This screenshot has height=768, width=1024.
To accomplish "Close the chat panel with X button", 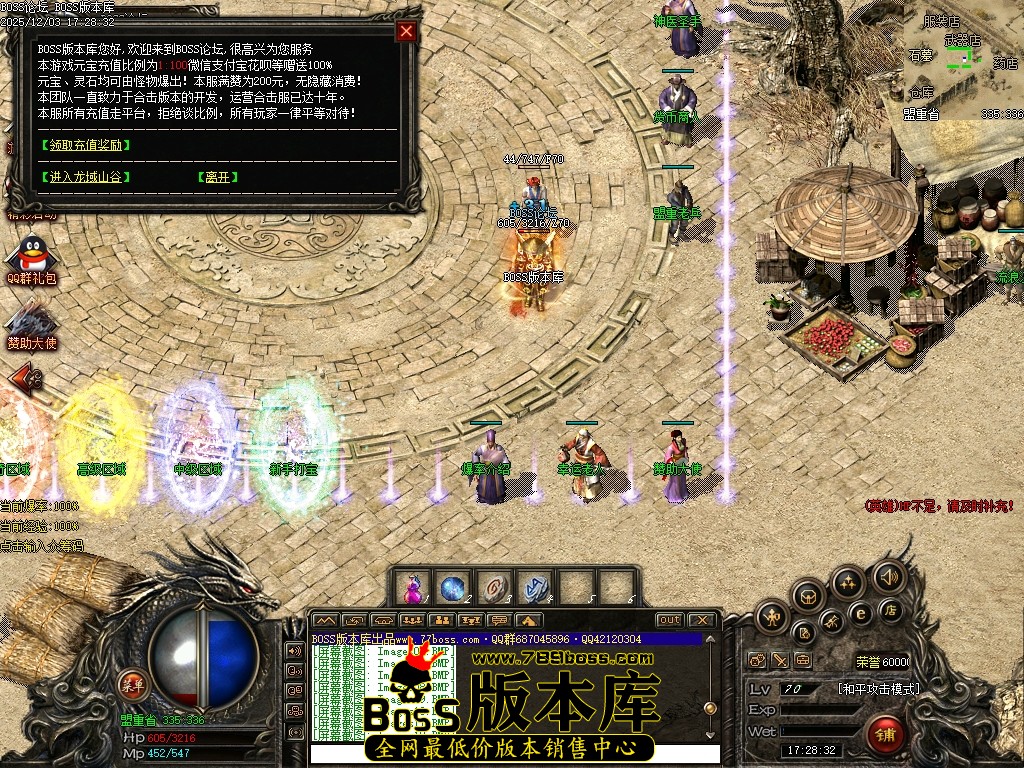I will click(x=701, y=620).
